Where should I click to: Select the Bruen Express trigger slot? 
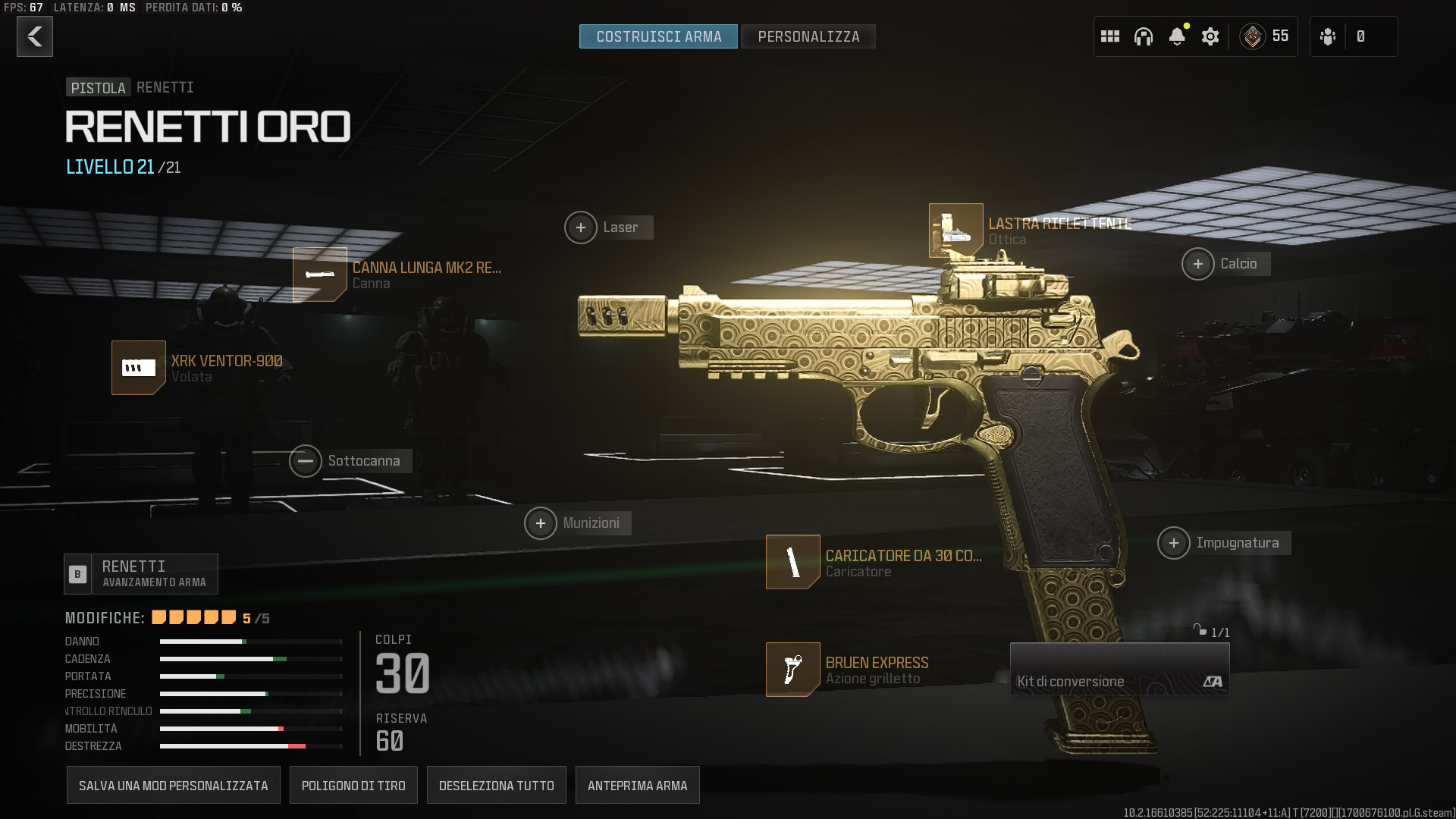(x=793, y=670)
